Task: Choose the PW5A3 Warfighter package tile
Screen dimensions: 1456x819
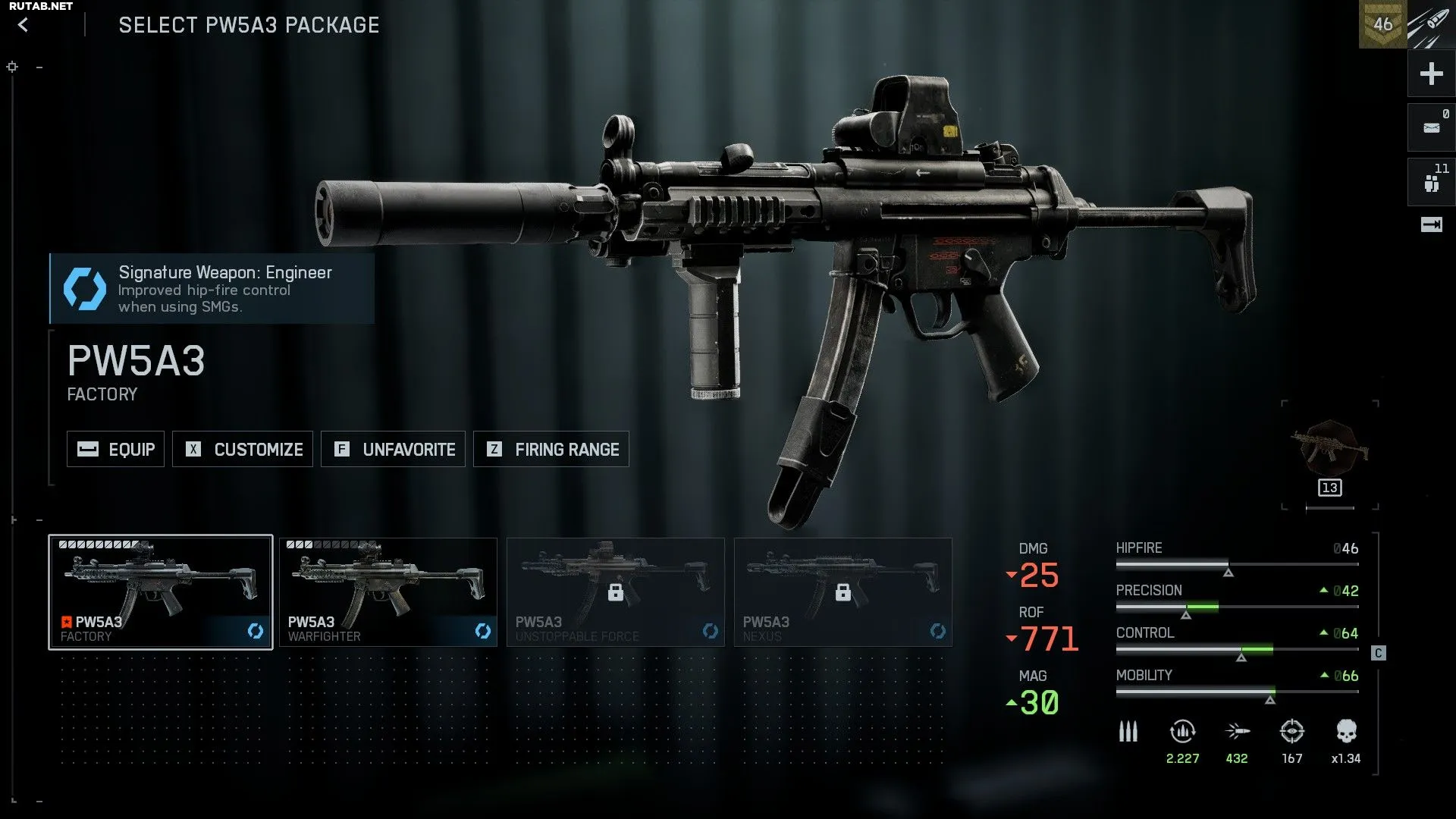Action: (388, 592)
